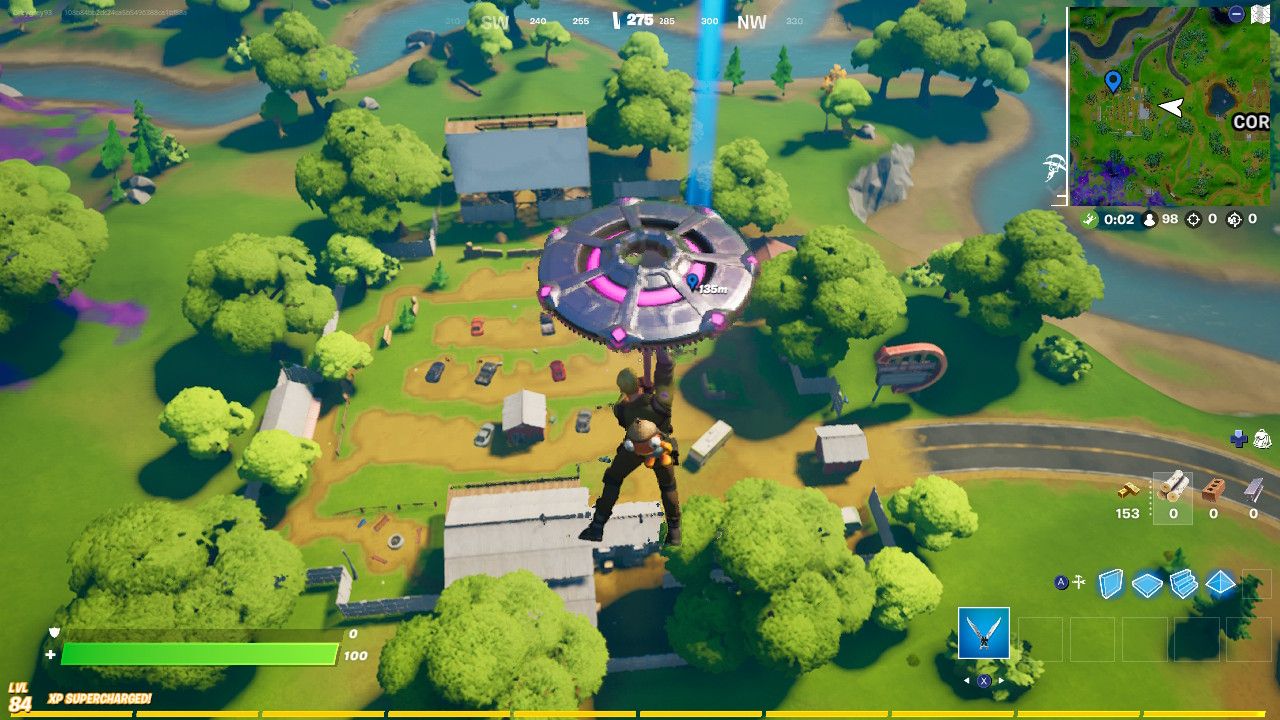The width and height of the screenshot is (1280, 720).
Task: Click the green health bar
Action: click(200, 653)
